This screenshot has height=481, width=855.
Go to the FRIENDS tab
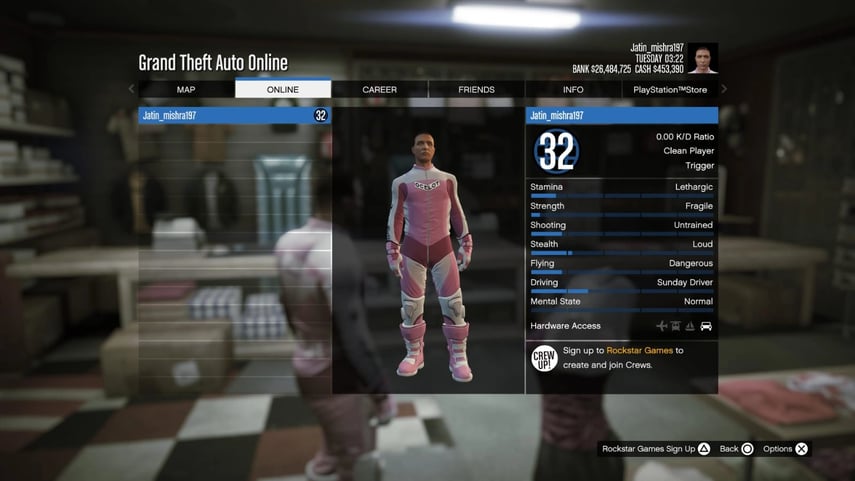coord(476,89)
